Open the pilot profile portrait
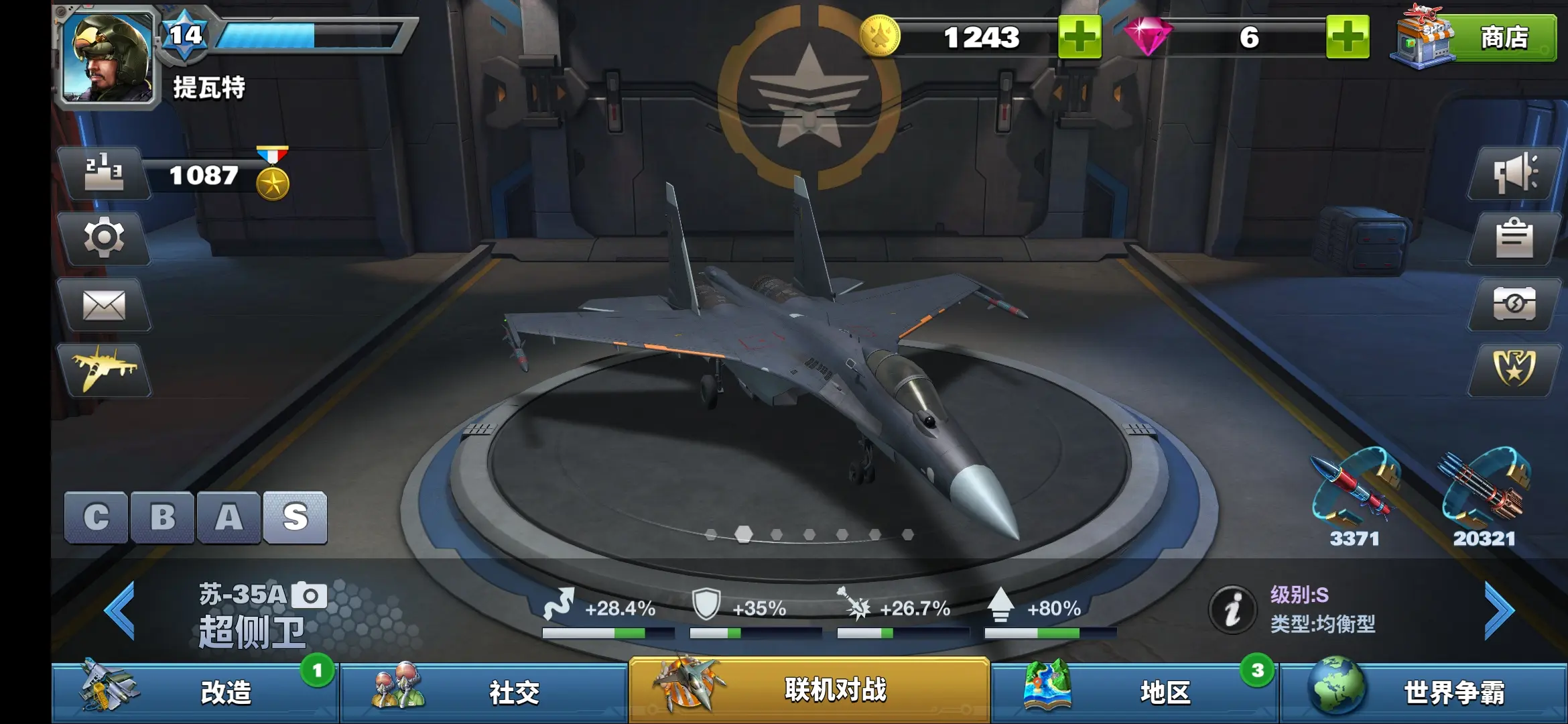Screen dimensions: 1568x724 coord(107,58)
